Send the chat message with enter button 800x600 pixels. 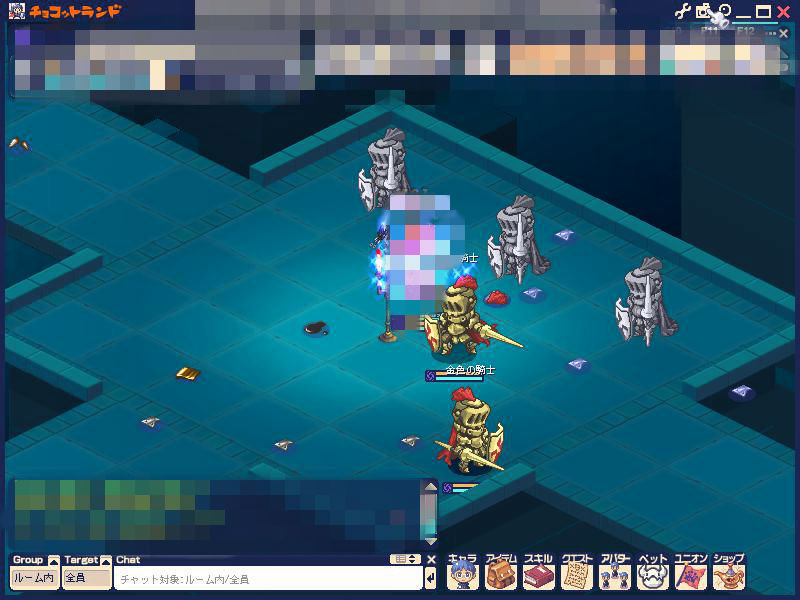[431, 578]
